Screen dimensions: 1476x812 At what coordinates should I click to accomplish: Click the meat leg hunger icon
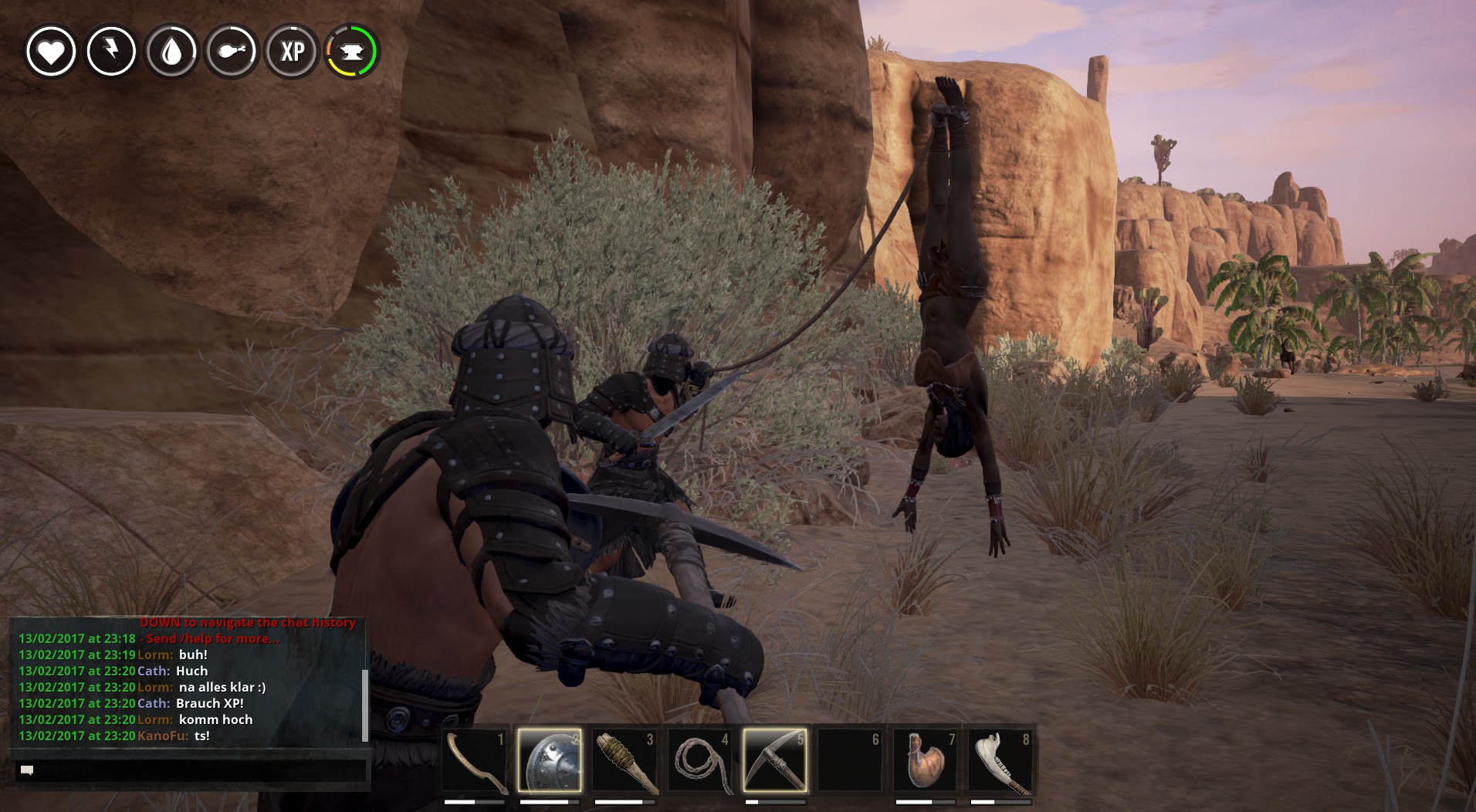[232, 52]
